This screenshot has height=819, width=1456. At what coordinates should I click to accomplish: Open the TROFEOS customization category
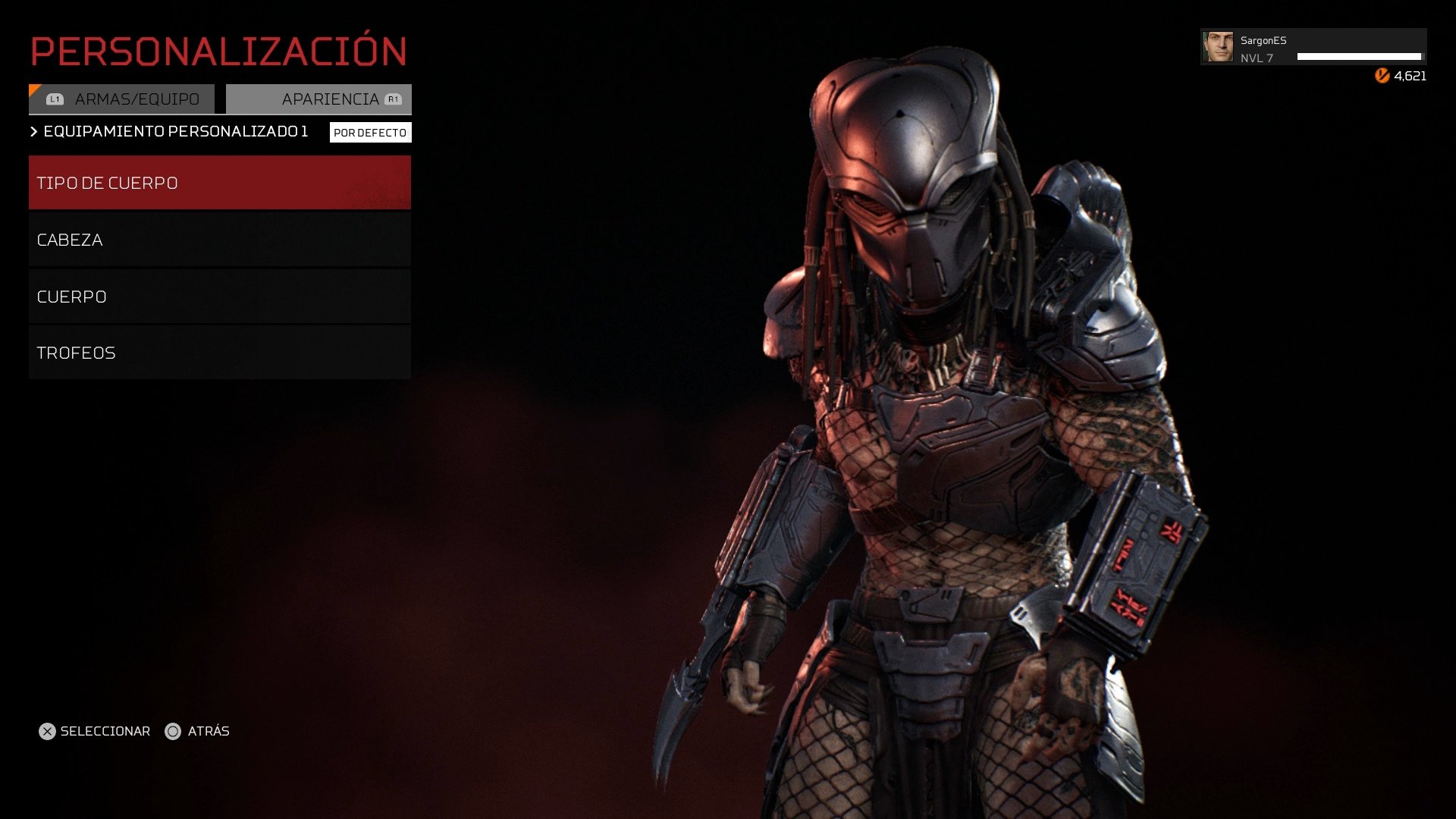tap(219, 352)
